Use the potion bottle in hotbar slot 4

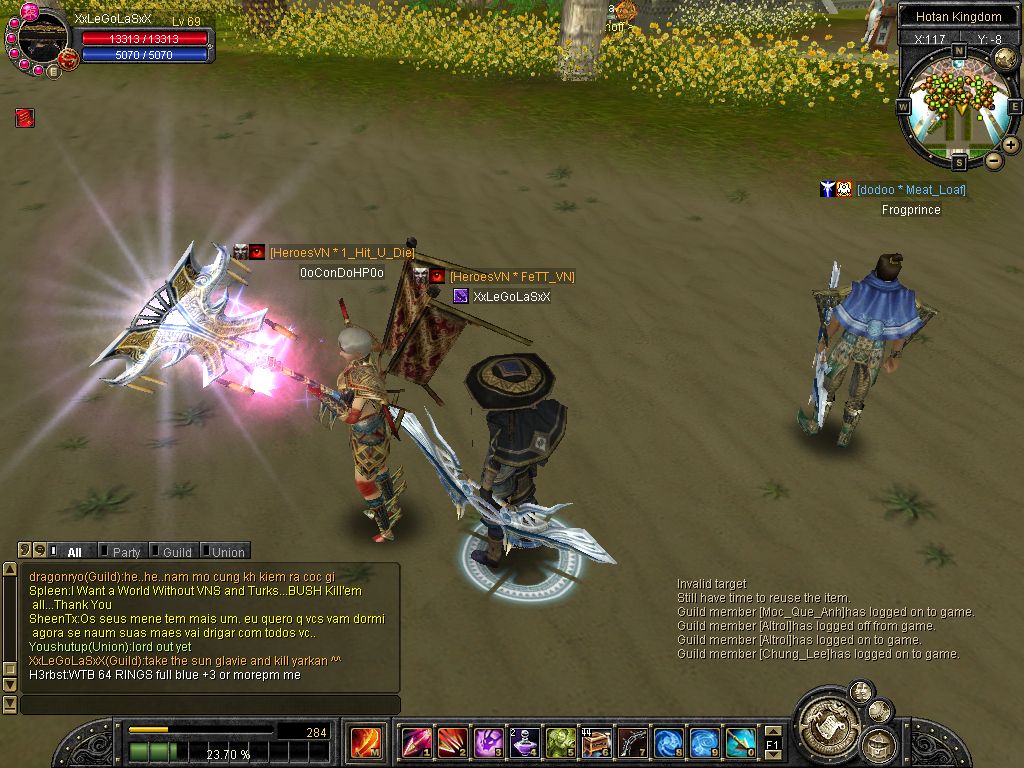point(525,743)
